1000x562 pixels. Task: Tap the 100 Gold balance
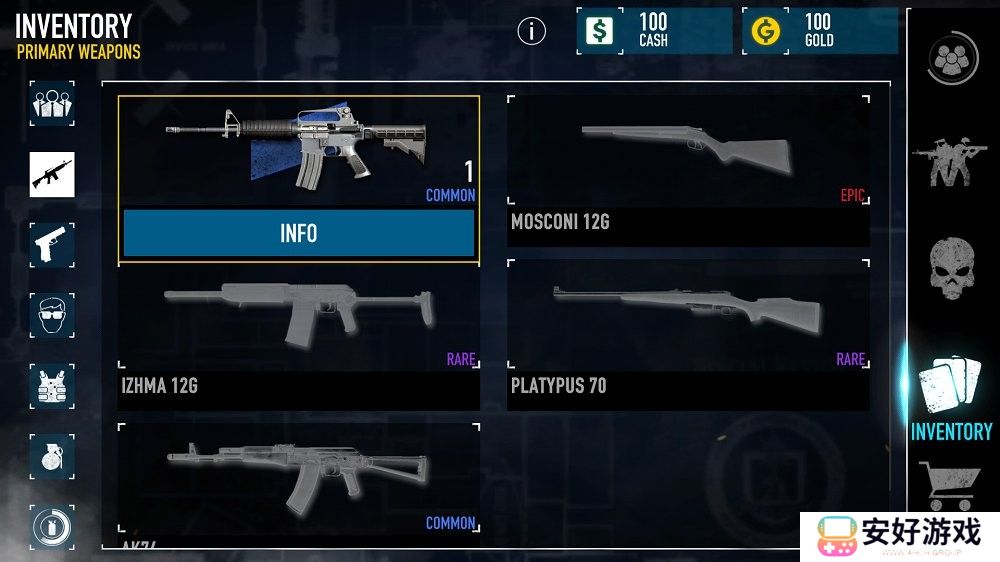coord(820,31)
